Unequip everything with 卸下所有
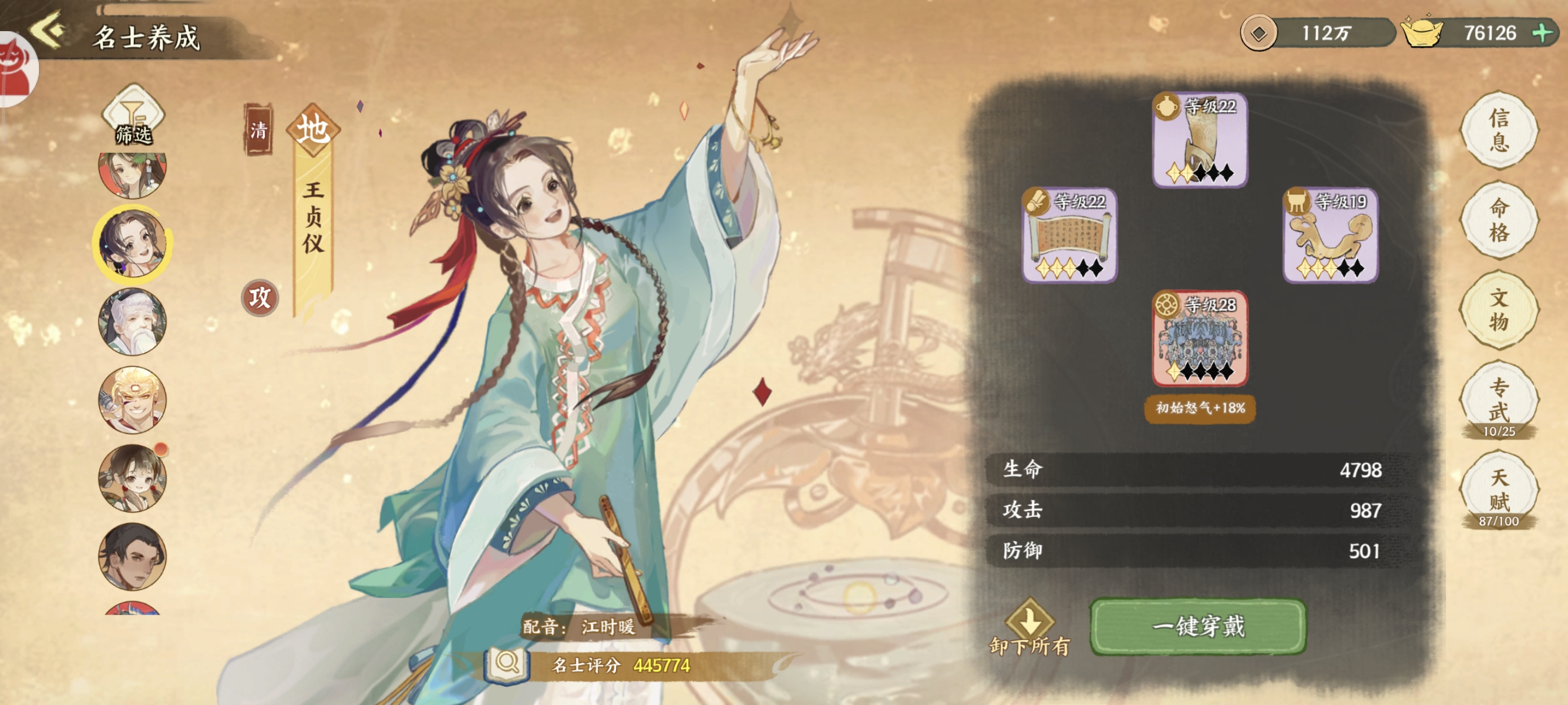Viewport: 1568px width, 705px height. pos(1030,628)
